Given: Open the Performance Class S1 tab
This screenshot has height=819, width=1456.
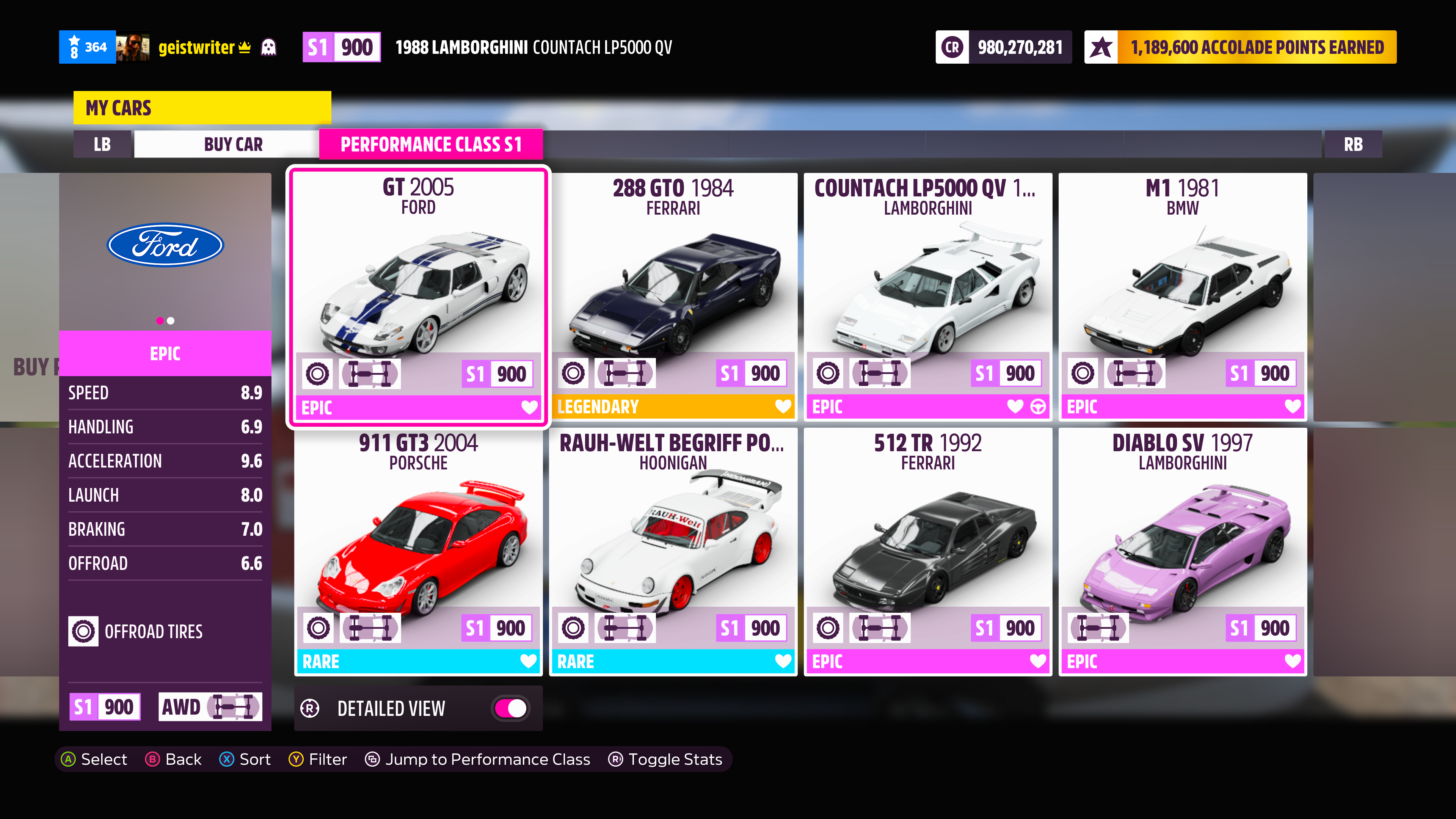Looking at the screenshot, I should [x=431, y=144].
